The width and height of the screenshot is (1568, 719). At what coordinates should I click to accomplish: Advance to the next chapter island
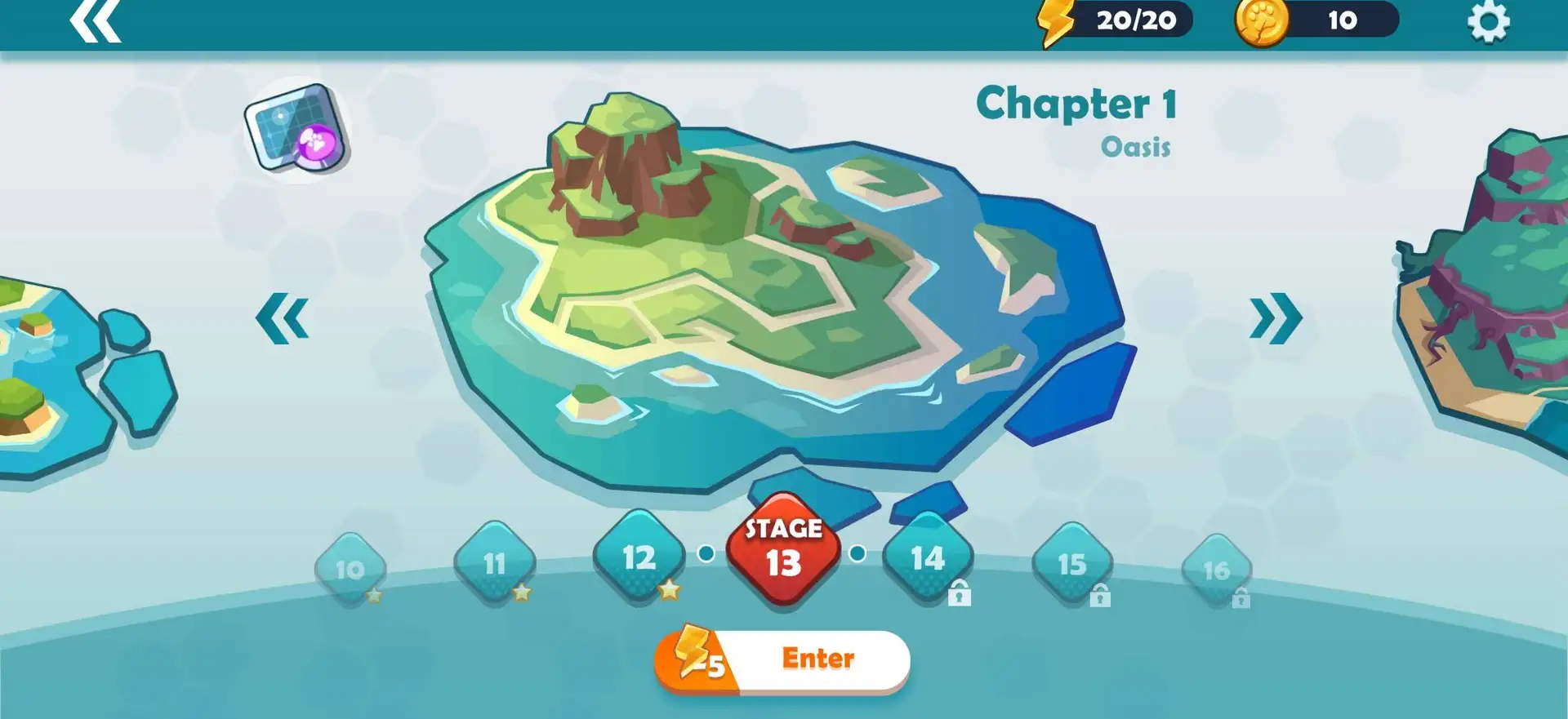pyautogui.click(x=1275, y=317)
